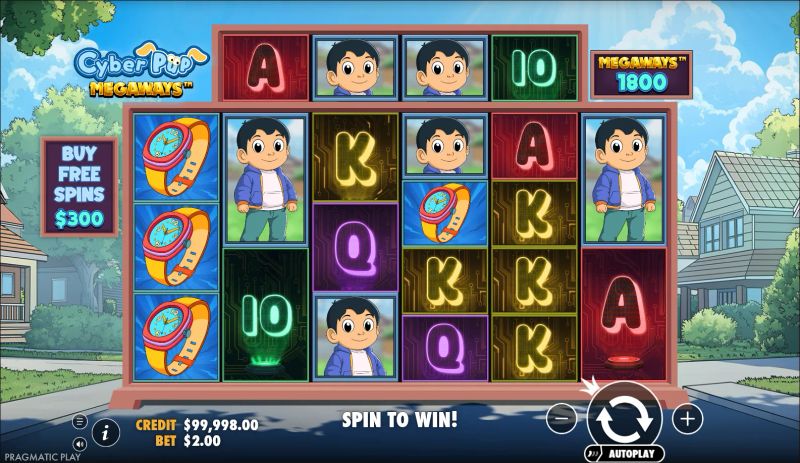Image resolution: width=800 pixels, height=463 pixels.
Task: Spin the reels with the circular arrow button
Action: (624, 418)
